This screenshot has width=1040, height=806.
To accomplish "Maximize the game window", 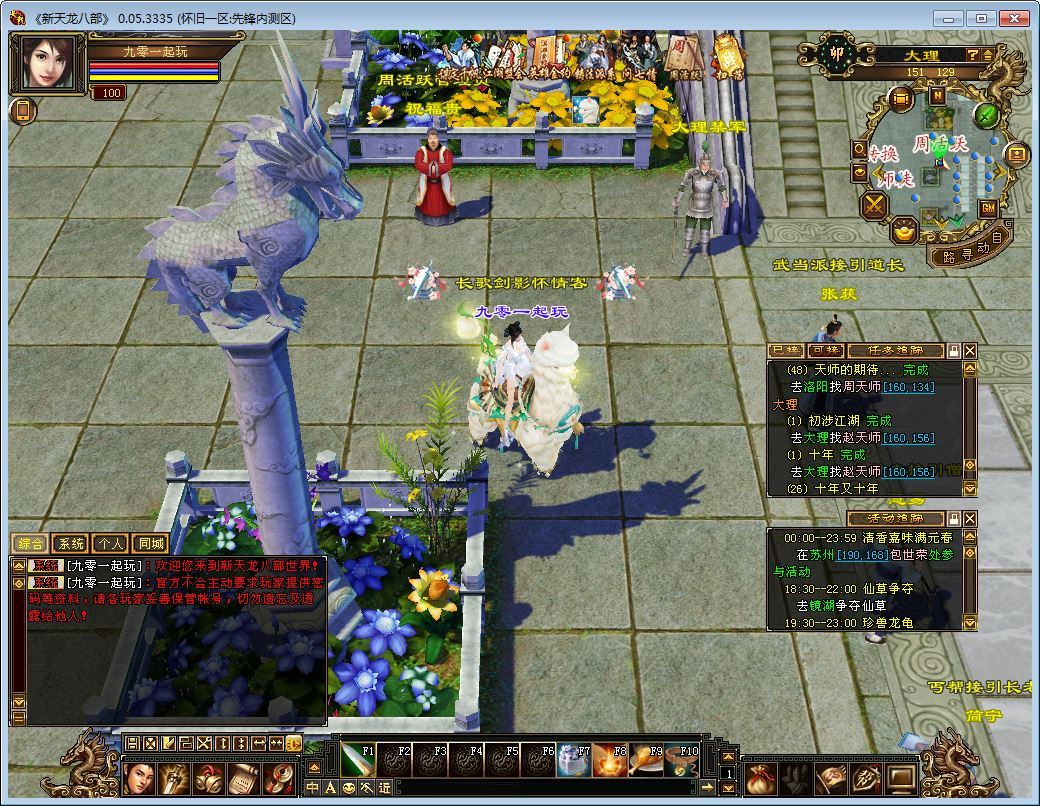I will (981, 18).
